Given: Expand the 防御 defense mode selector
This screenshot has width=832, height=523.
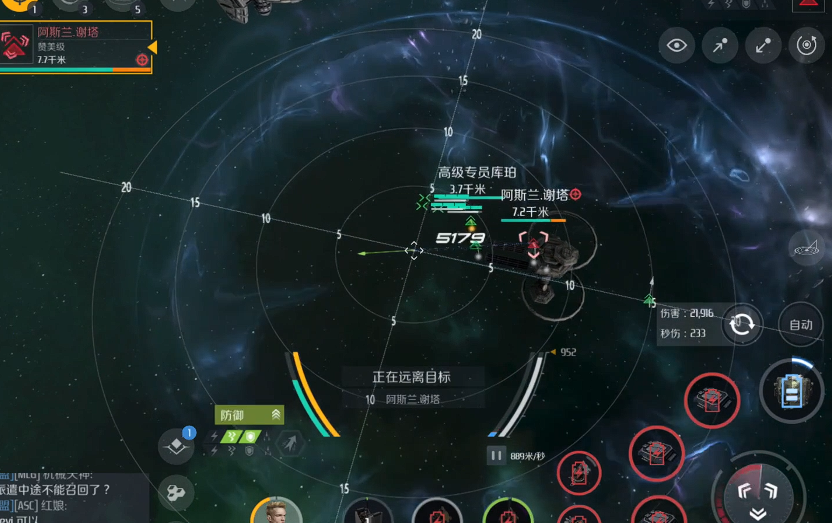Looking at the screenshot, I should [x=249, y=415].
